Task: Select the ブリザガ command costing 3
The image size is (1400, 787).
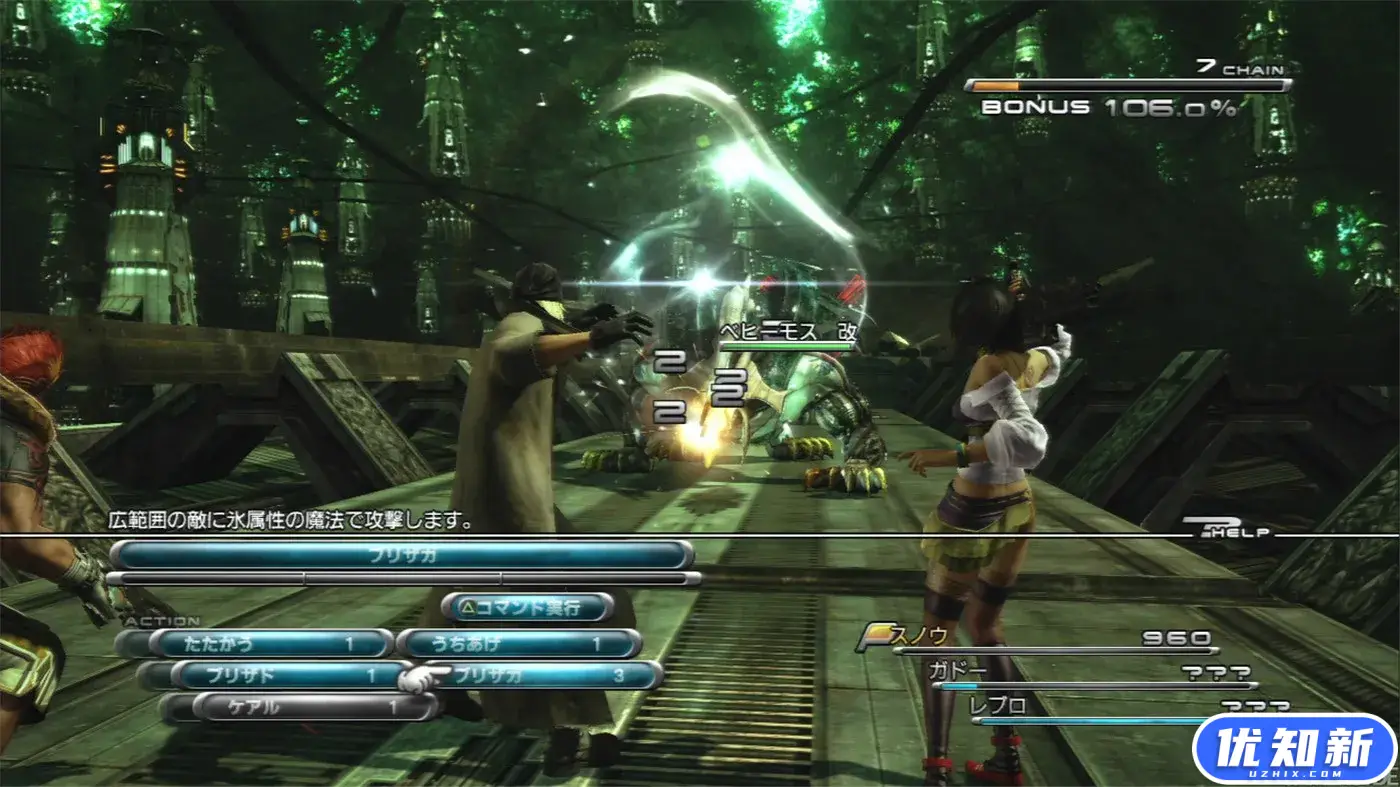Action: (550, 676)
